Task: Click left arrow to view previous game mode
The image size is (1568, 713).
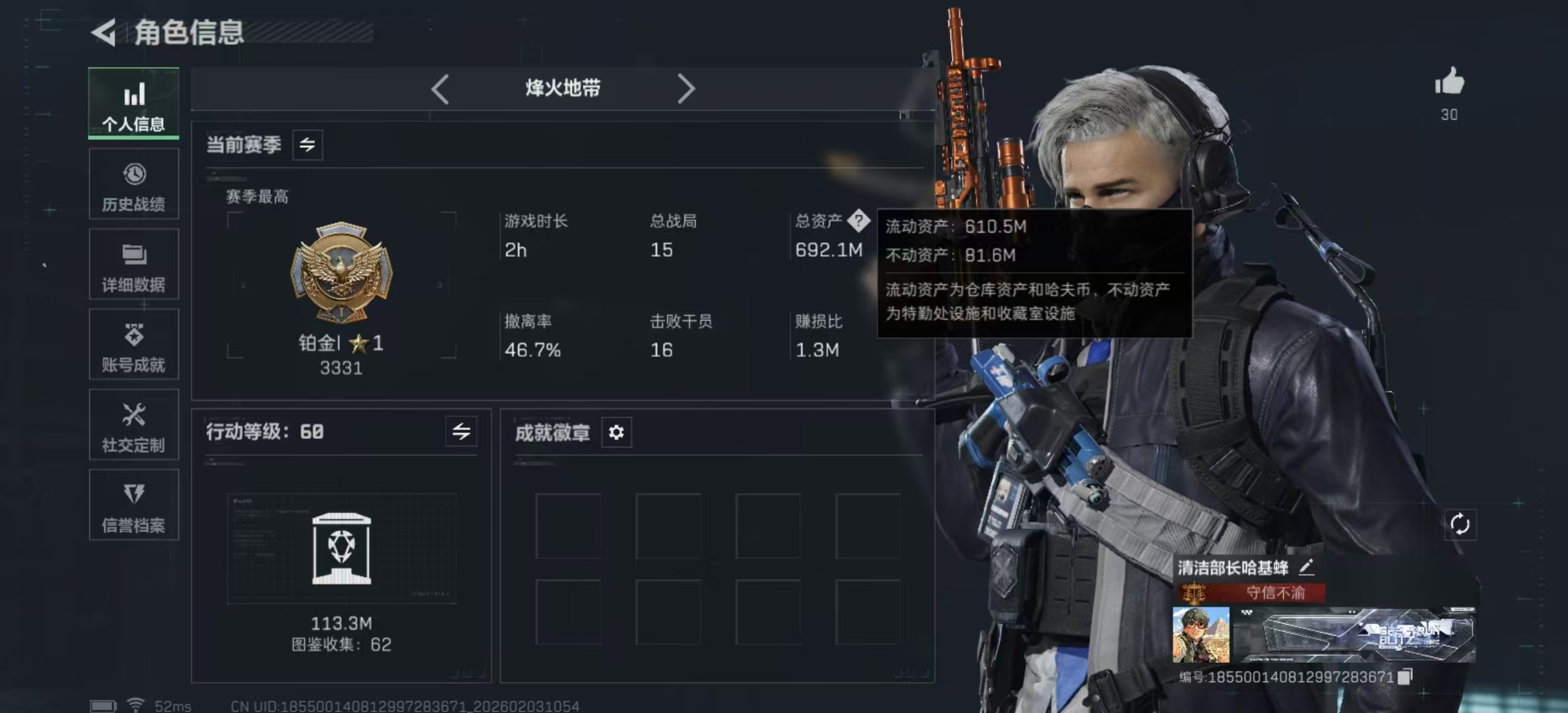Action: 440,88
